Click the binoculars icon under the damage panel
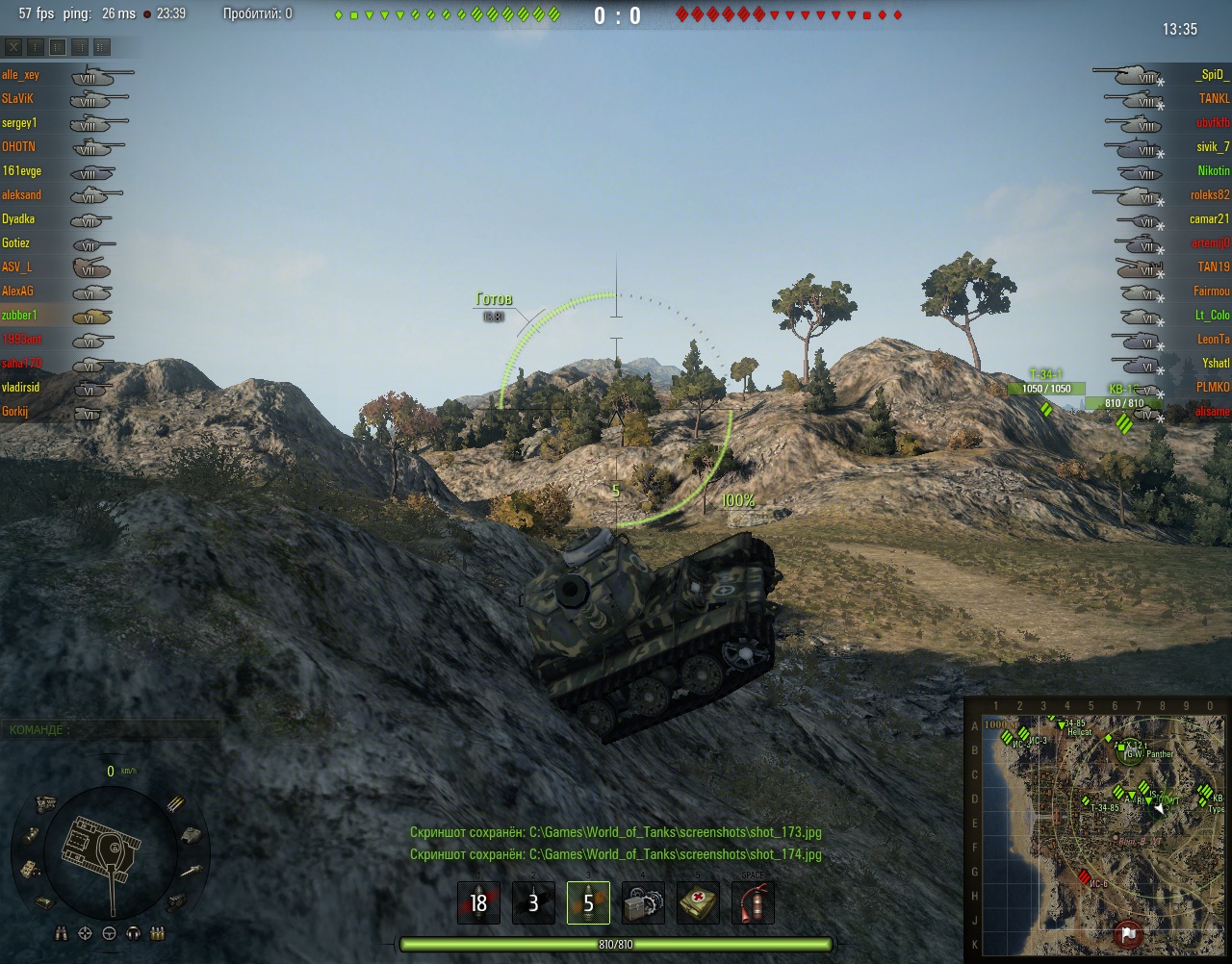 point(63,933)
